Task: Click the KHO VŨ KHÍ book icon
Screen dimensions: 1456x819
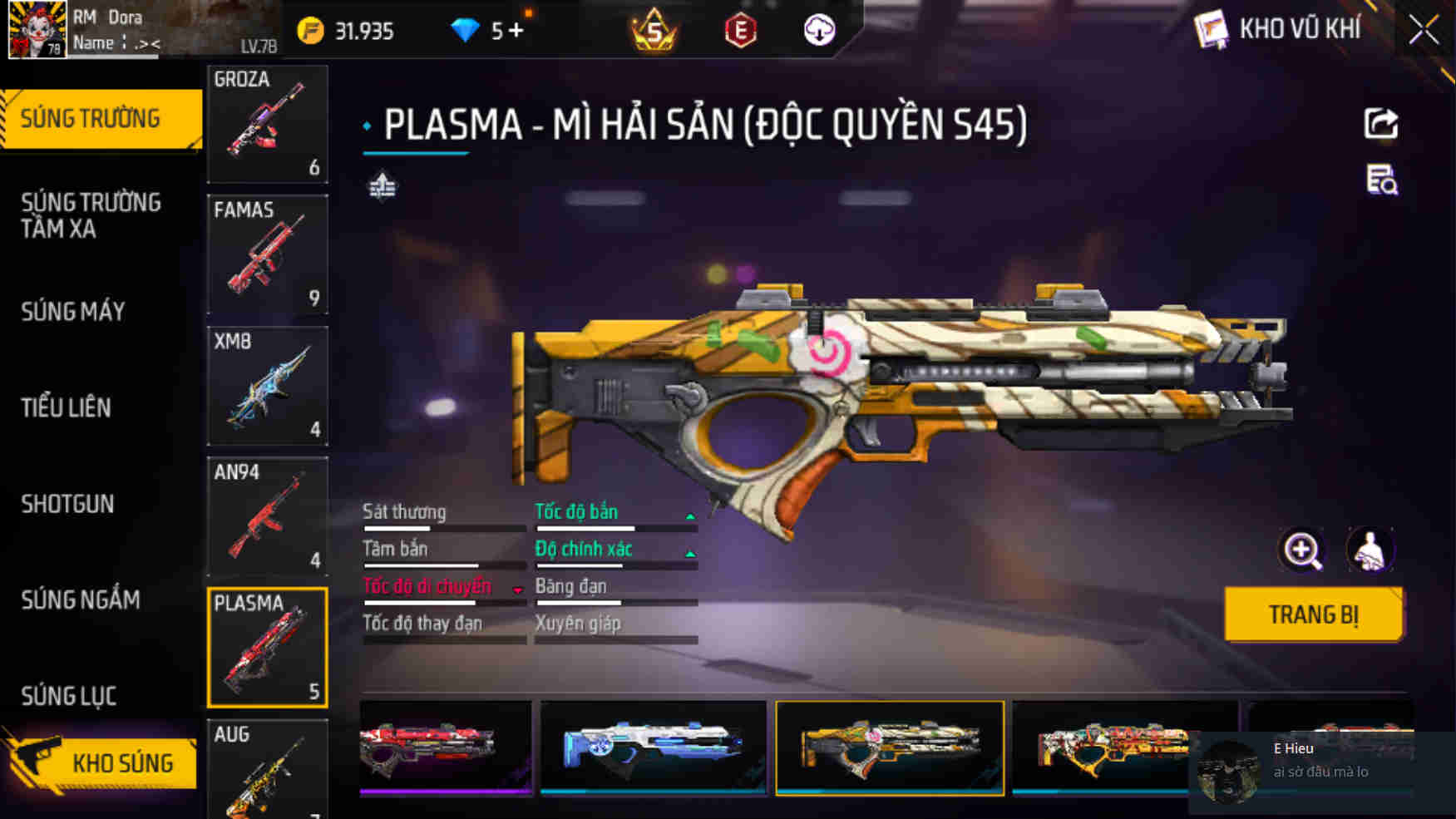Action: coord(1212,27)
